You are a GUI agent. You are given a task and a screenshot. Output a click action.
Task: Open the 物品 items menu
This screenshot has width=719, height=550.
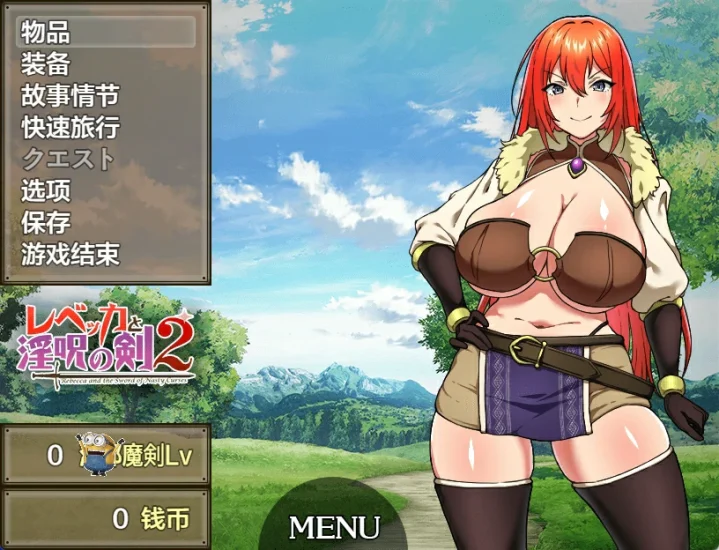click(x=105, y=31)
